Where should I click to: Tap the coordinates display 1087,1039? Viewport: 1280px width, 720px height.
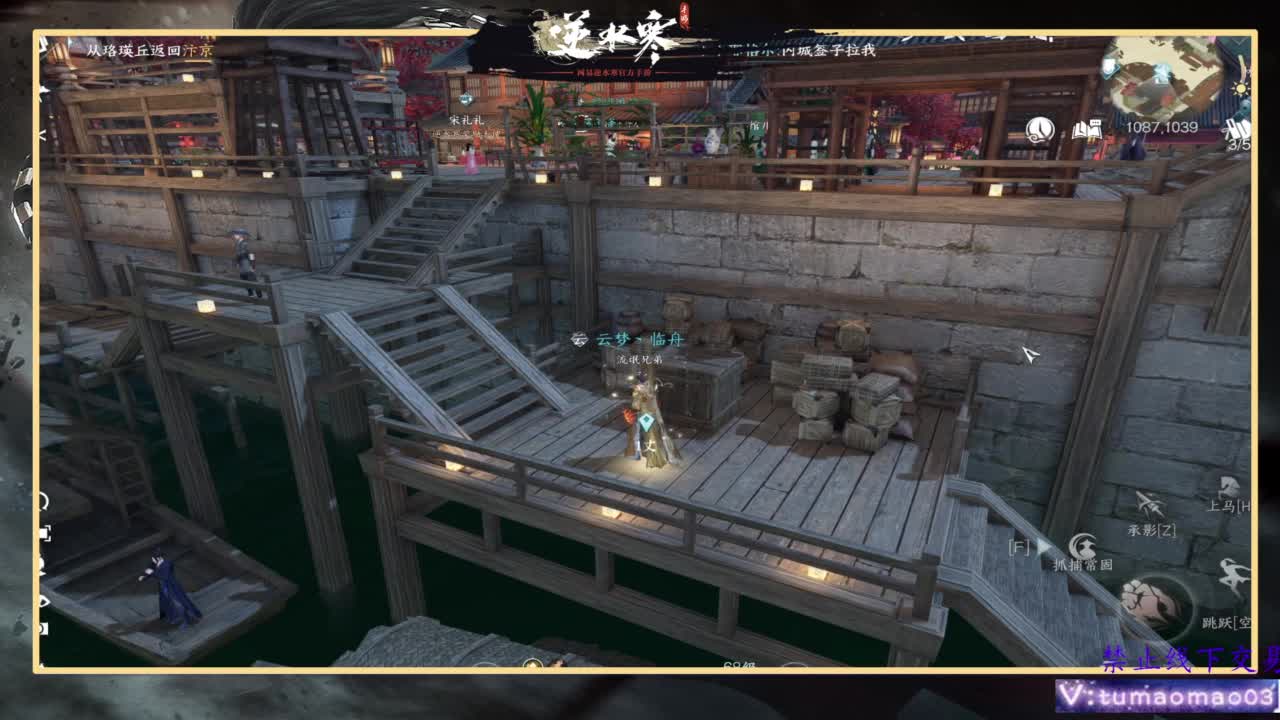[x=1163, y=126]
